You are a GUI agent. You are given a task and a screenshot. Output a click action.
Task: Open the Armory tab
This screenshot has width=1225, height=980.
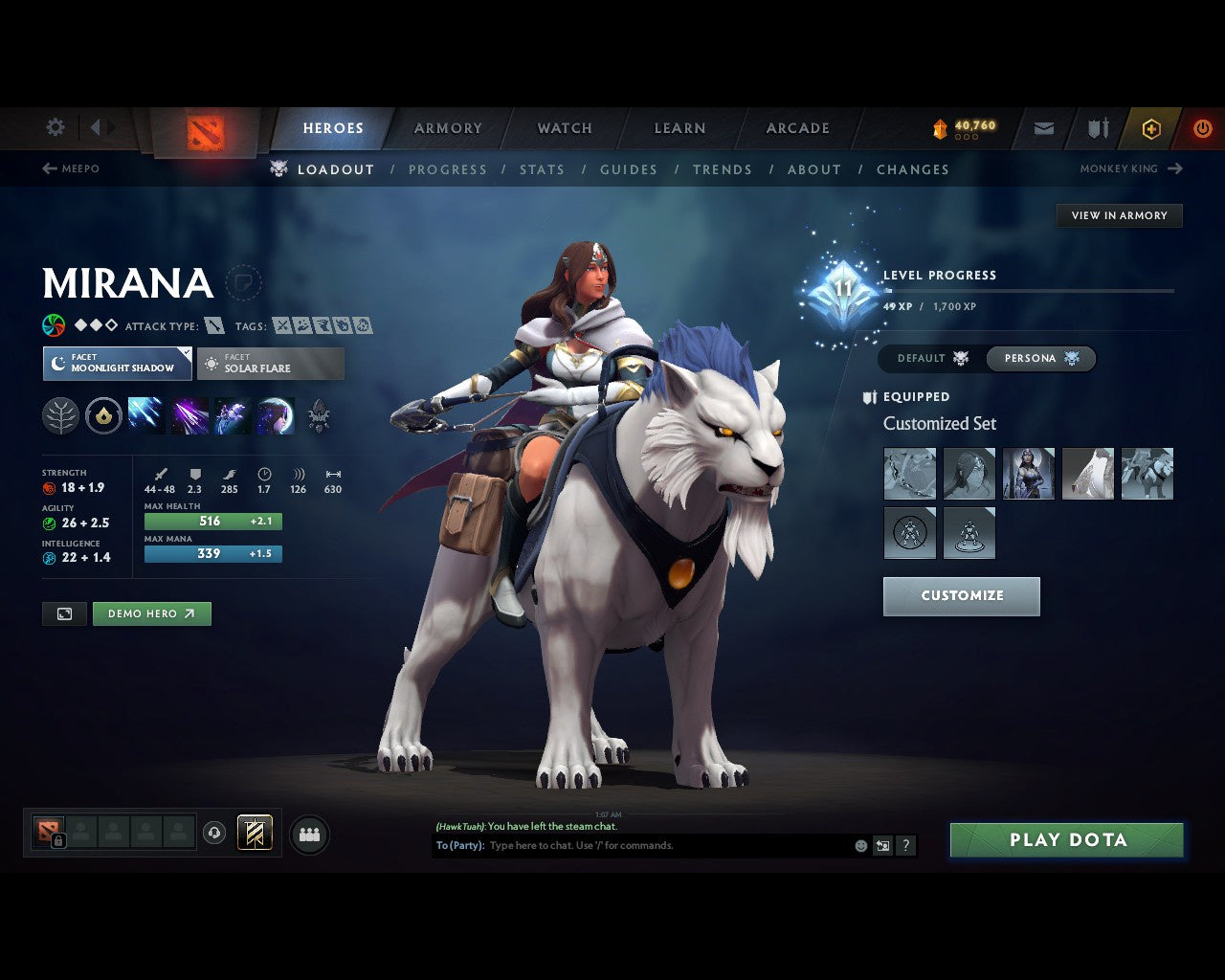[x=448, y=128]
